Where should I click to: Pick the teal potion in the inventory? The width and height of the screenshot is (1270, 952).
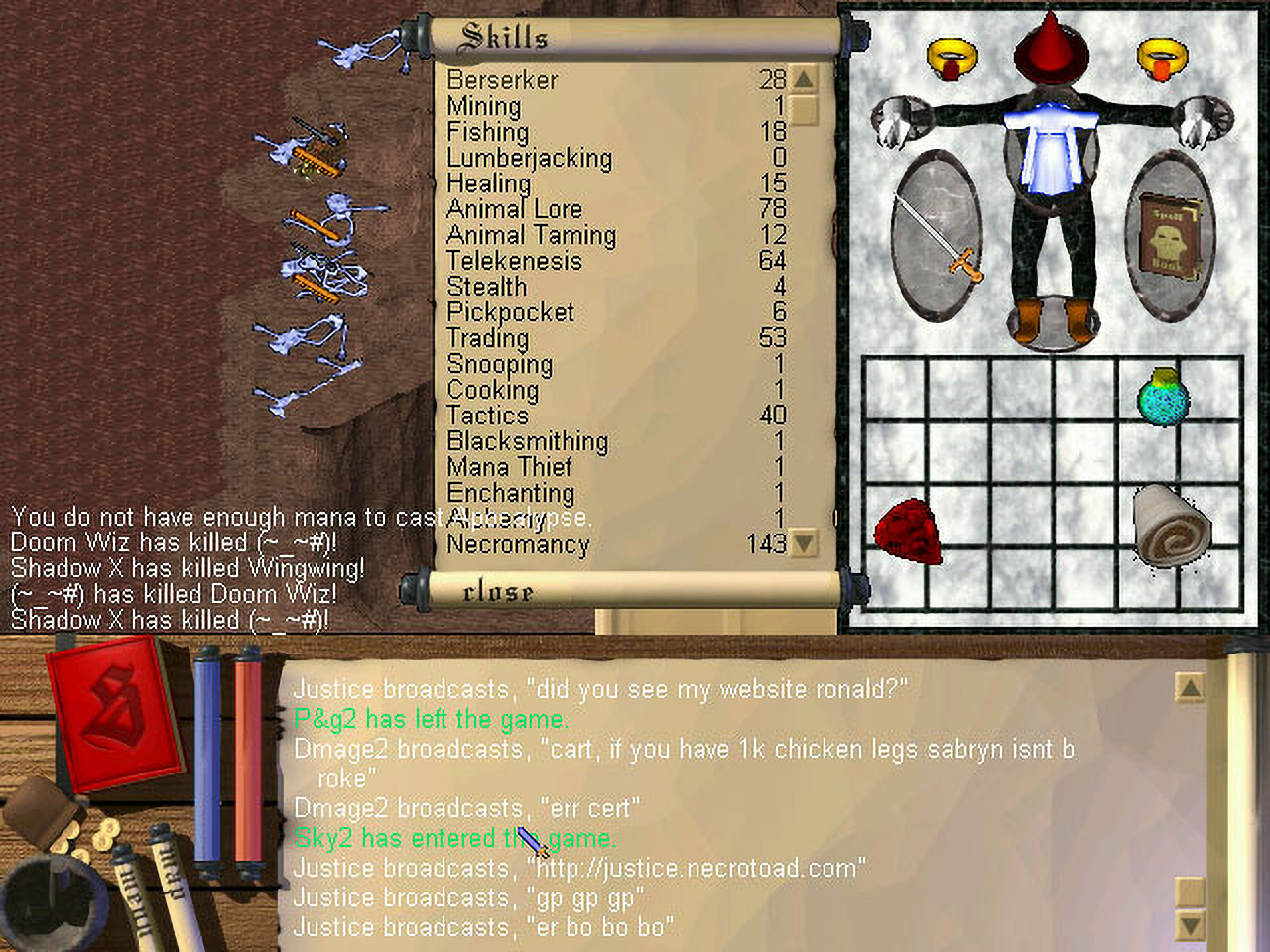[1162, 399]
